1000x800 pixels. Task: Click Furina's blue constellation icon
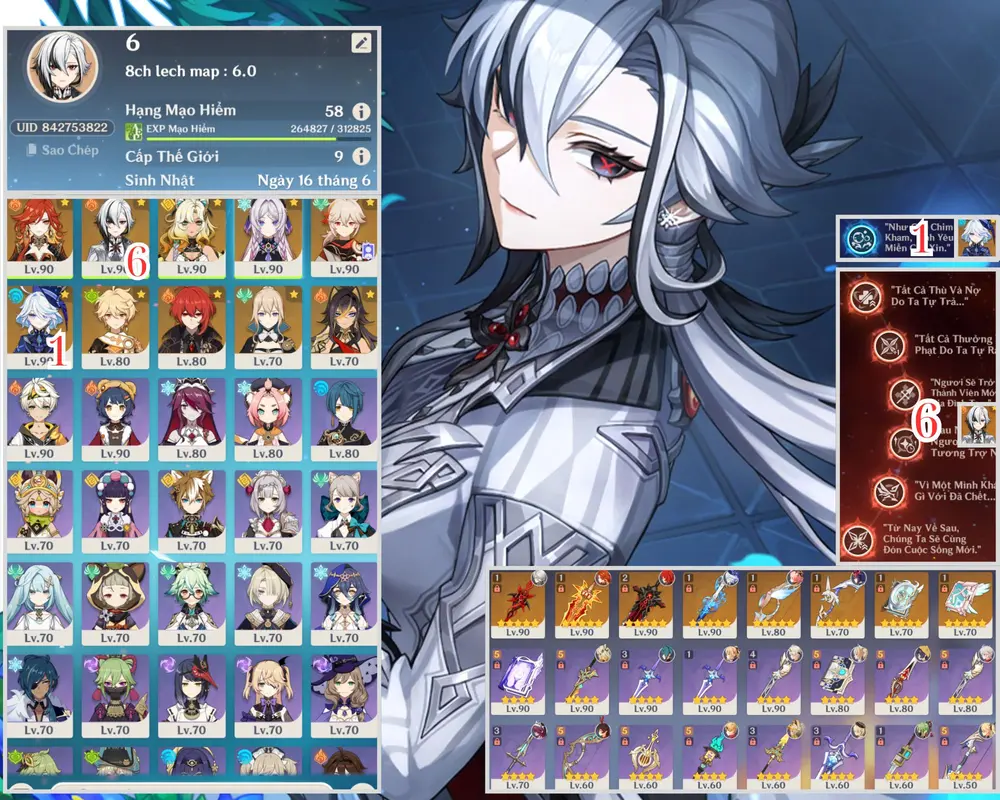[858, 240]
